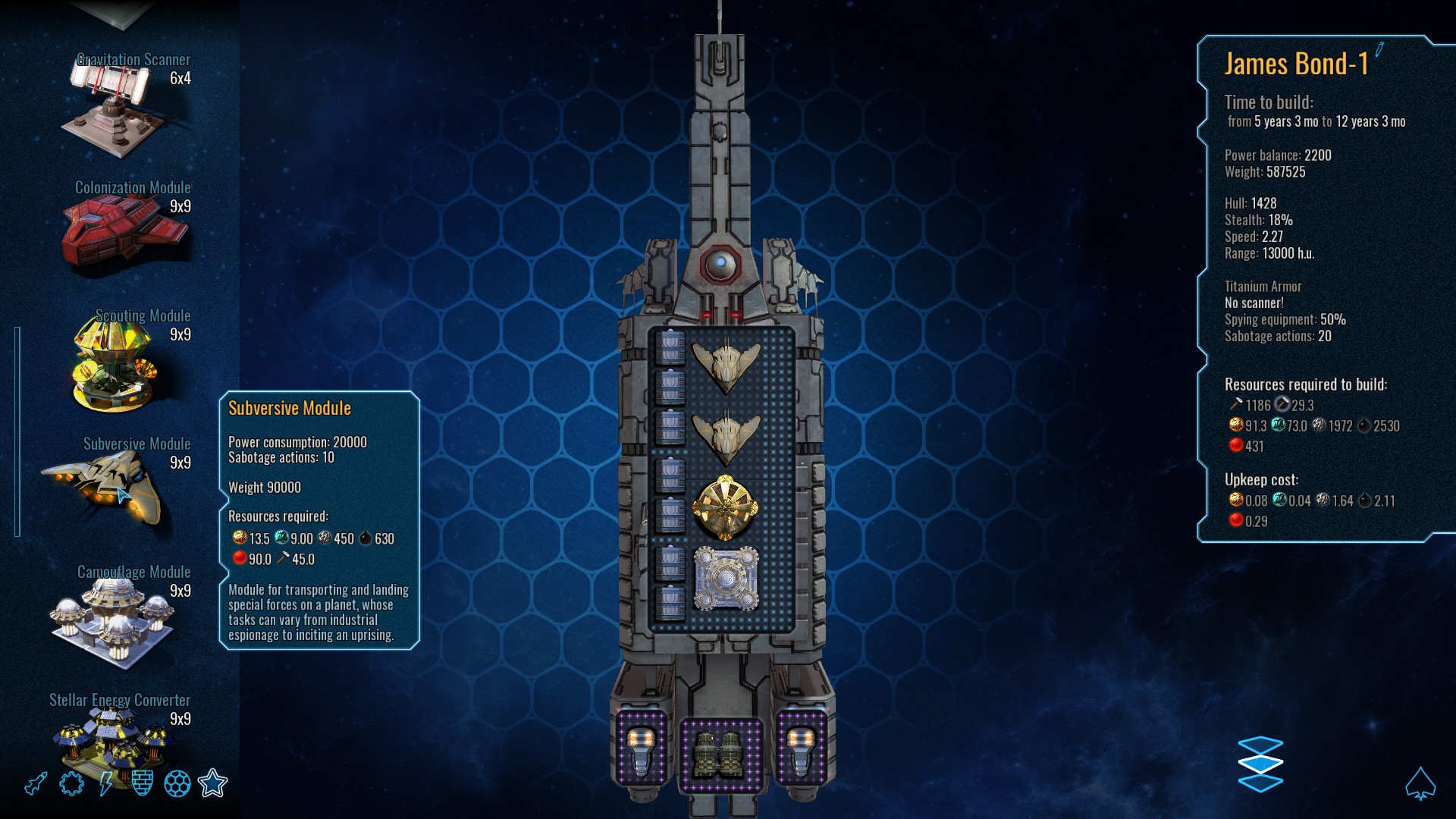Select the camouflage module installed on ship
1456x819 pixels.
coord(726,578)
